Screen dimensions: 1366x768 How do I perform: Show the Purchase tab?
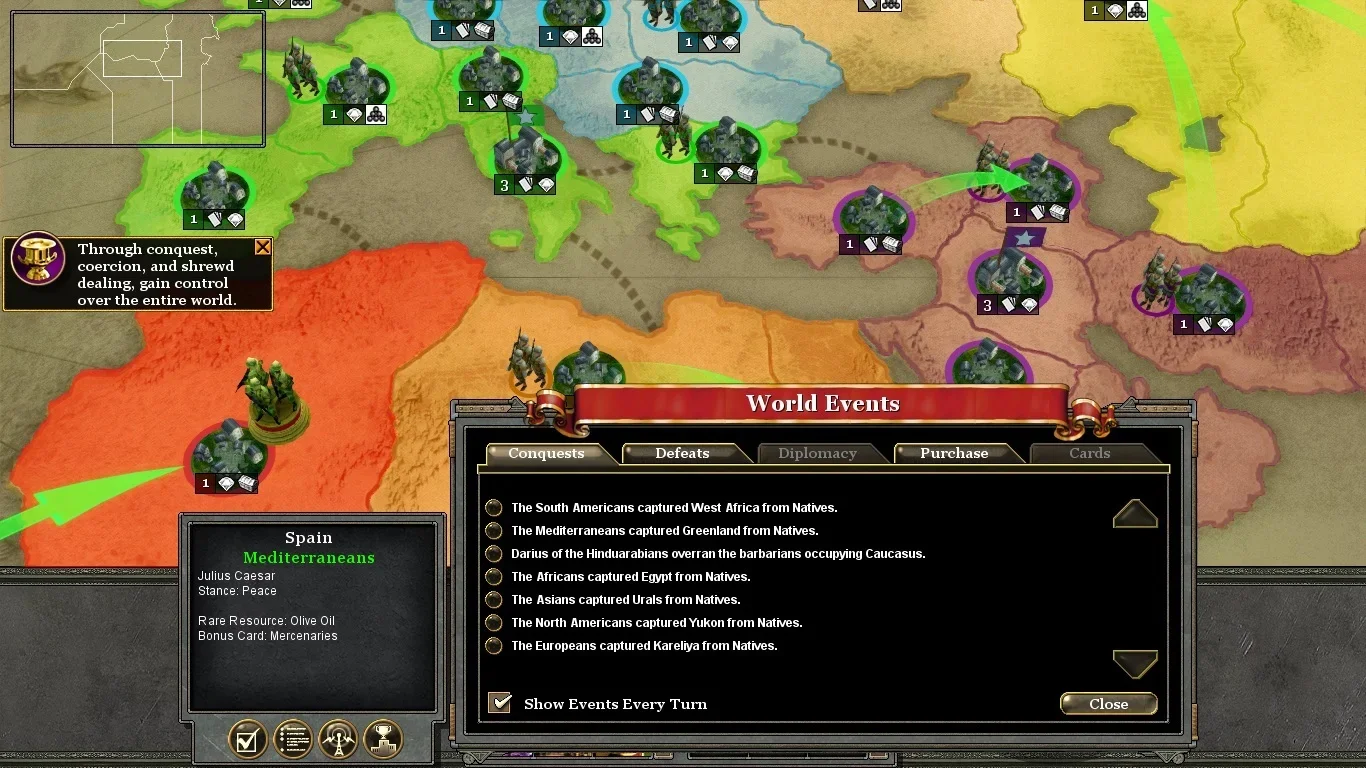[x=954, y=454]
